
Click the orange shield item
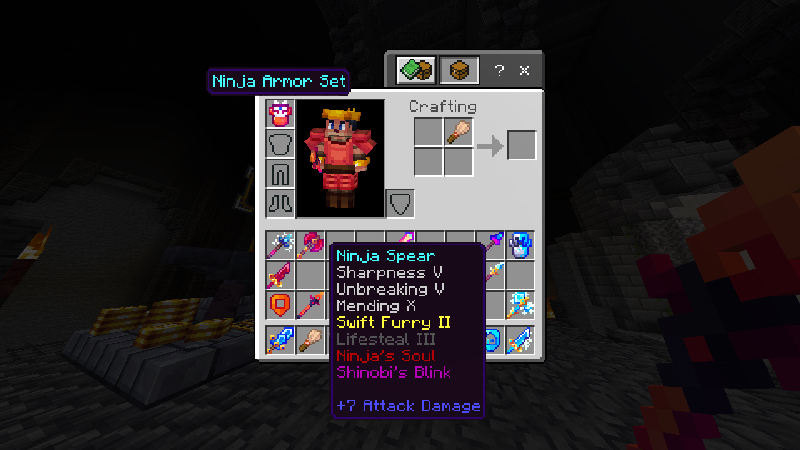click(x=280, y=305)
